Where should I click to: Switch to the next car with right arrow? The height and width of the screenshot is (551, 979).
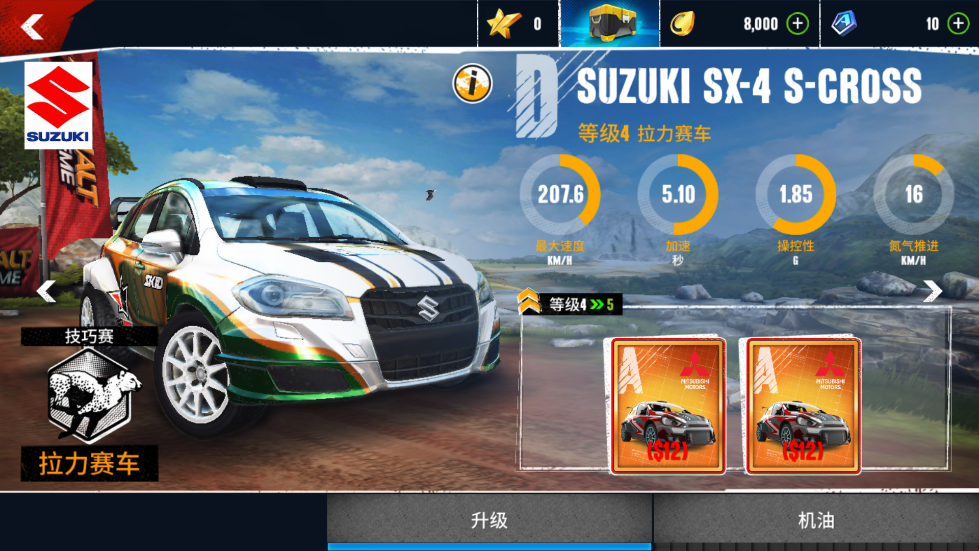coord(932,291)
